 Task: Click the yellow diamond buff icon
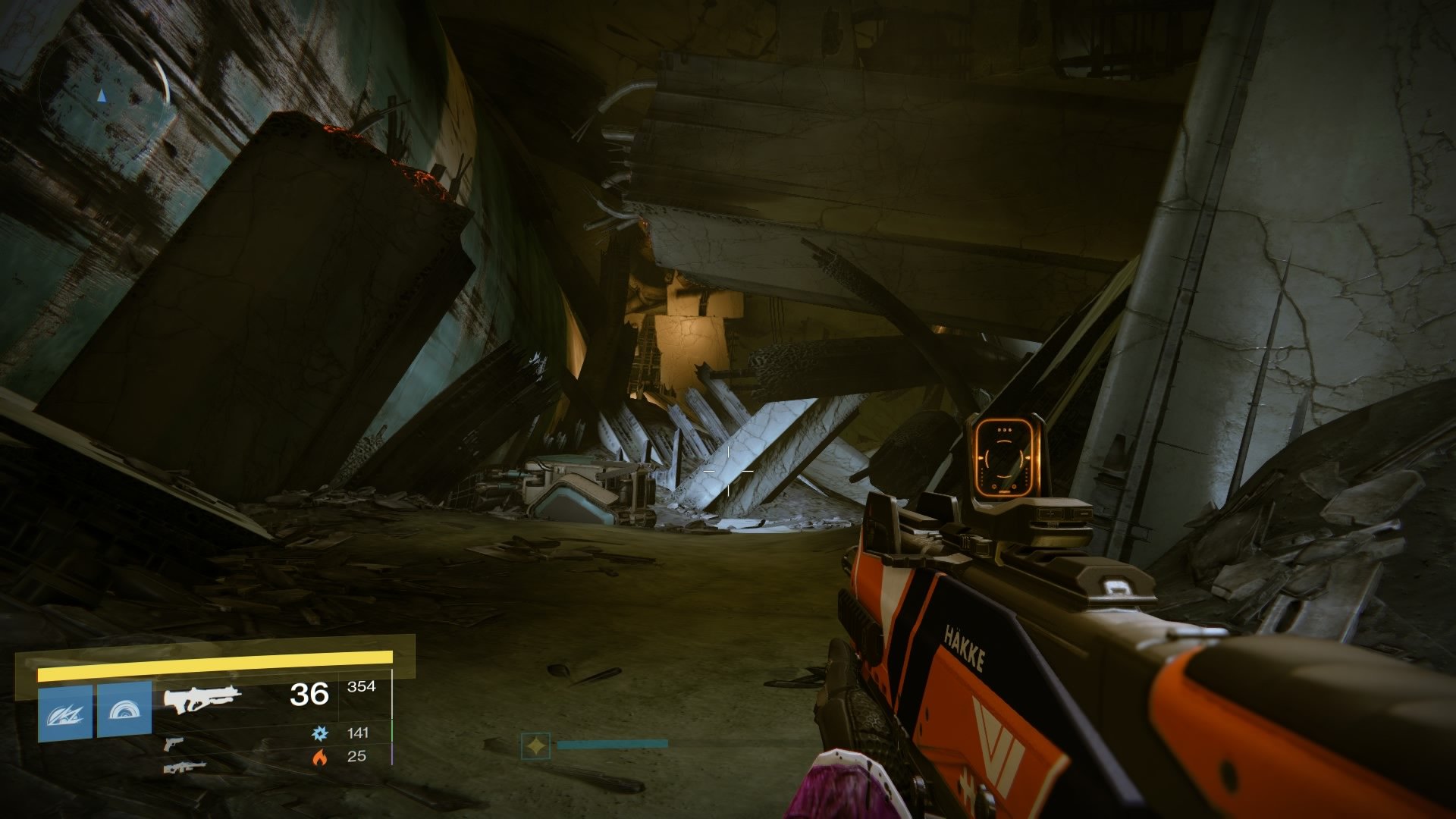[x=535, y=746]
